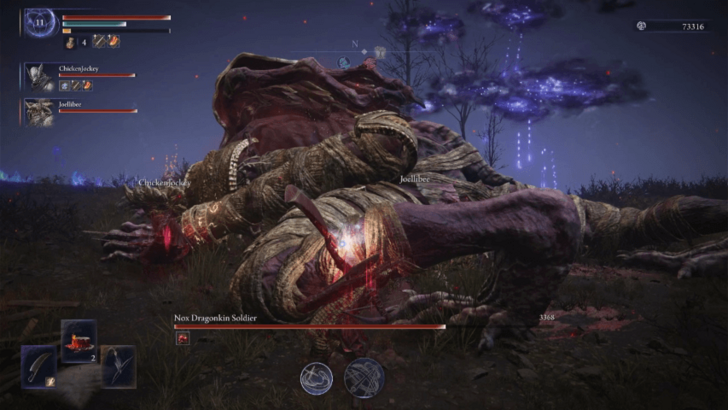Activate the right round ultimate art
This screenshot has height=410, width=728.
point(364,378)
